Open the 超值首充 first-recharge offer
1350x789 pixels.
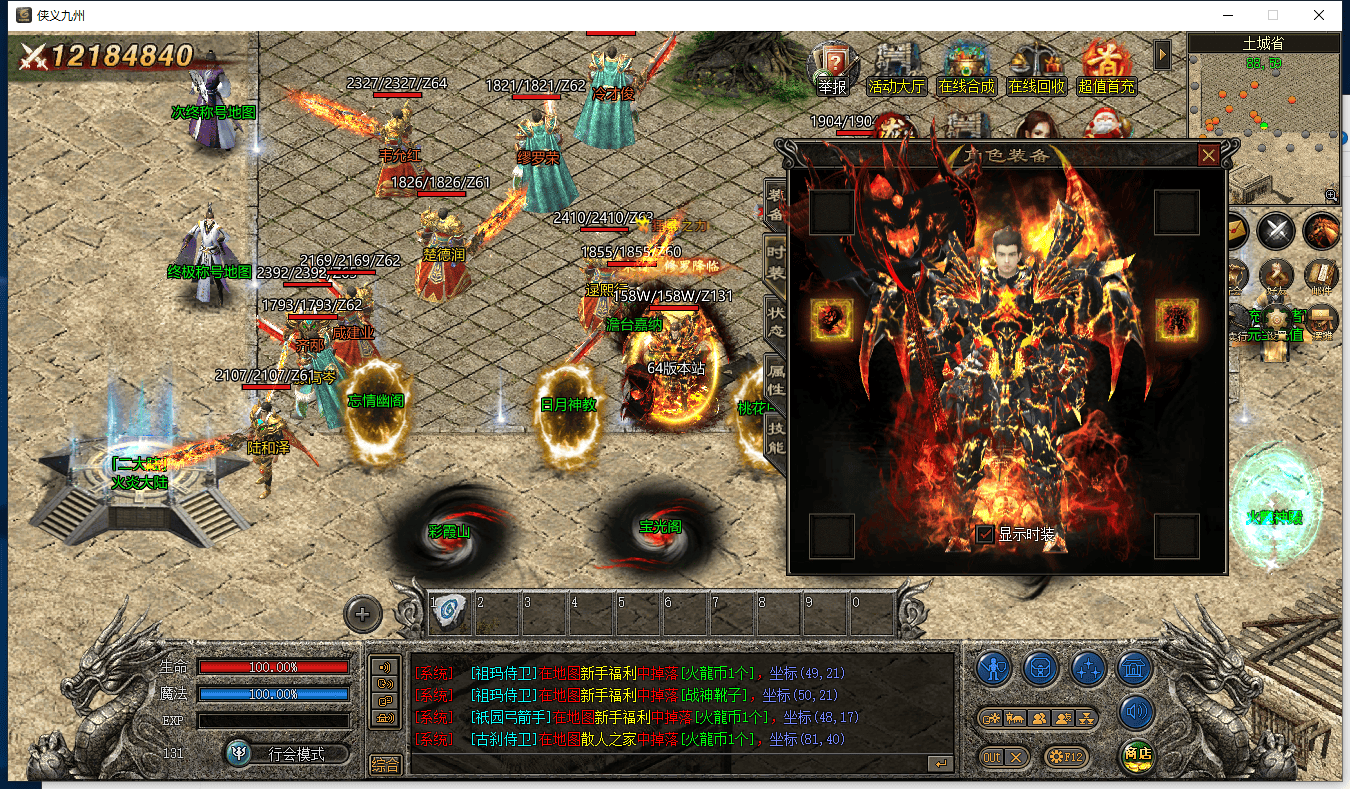1106,69
